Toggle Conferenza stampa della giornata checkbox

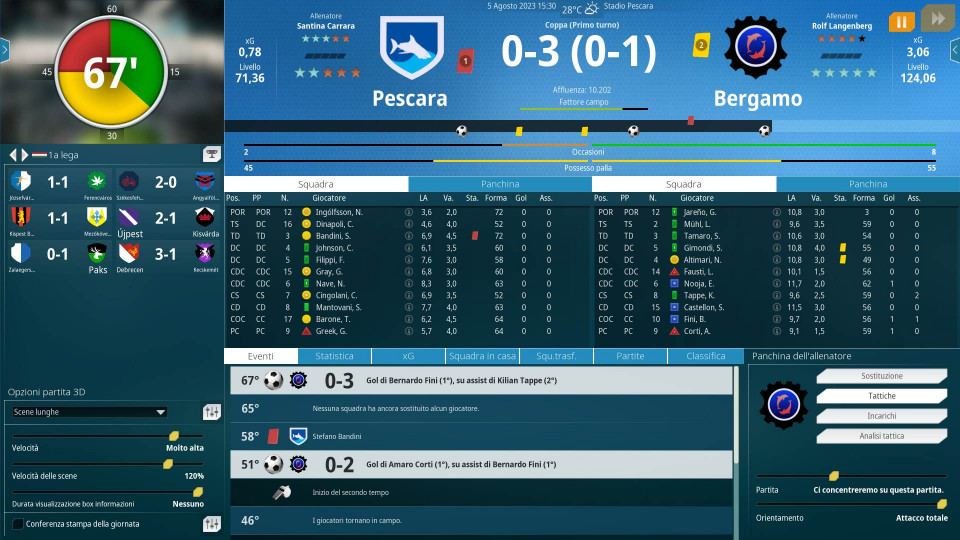click(x=18, y=524)
